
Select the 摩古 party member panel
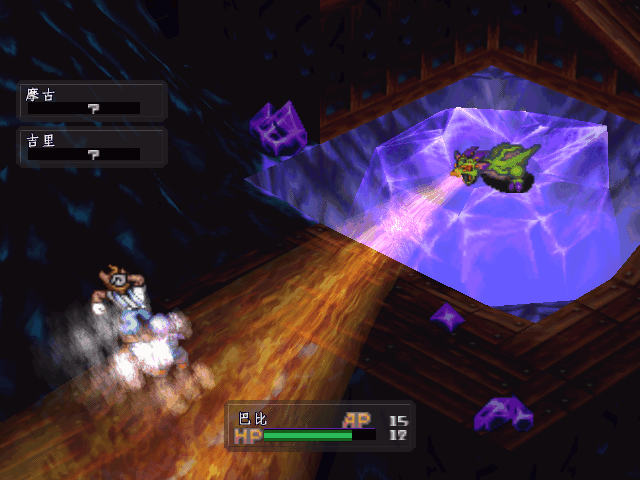[91, 101]
